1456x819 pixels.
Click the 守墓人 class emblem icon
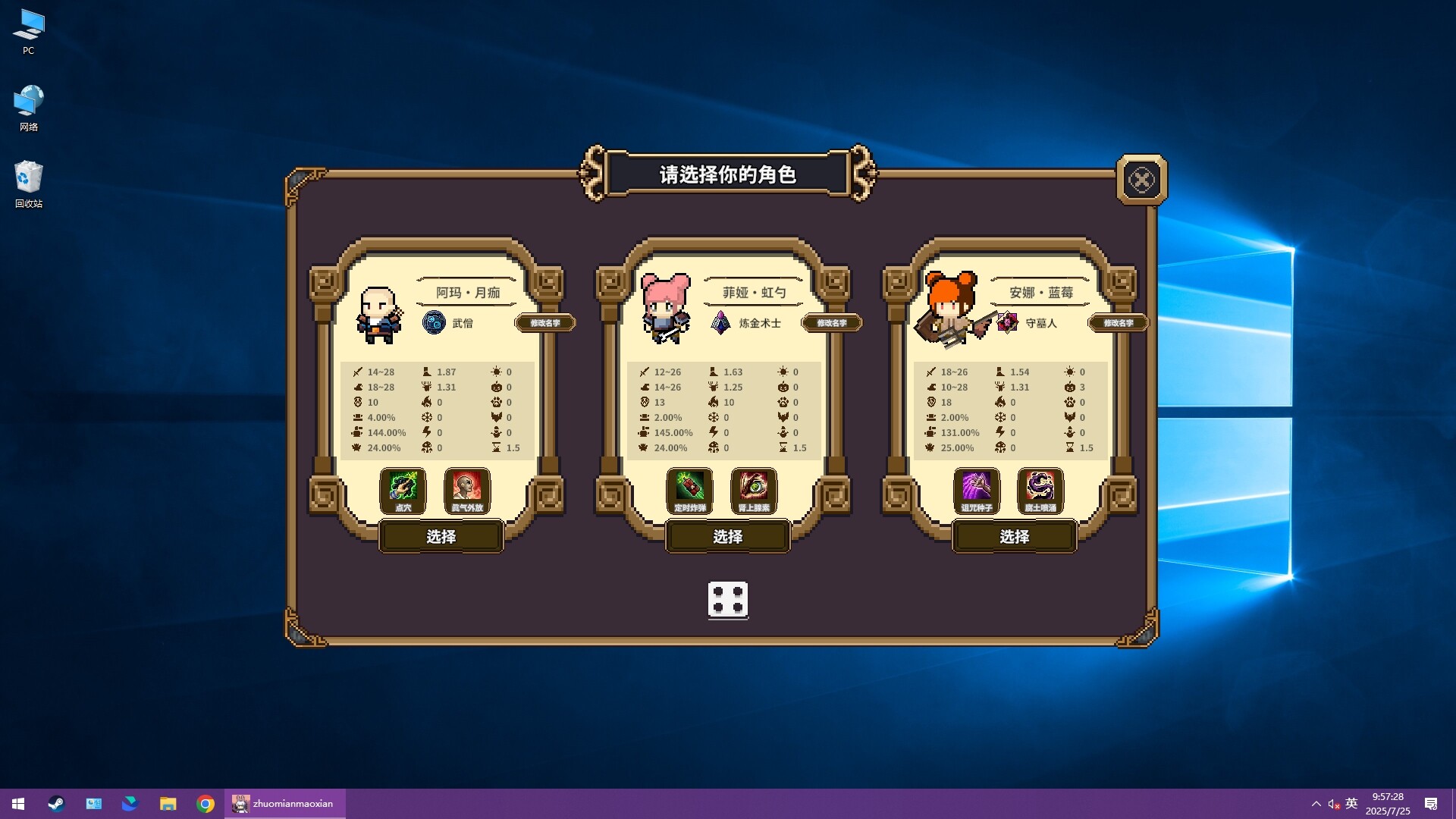tap(1007, 322)
